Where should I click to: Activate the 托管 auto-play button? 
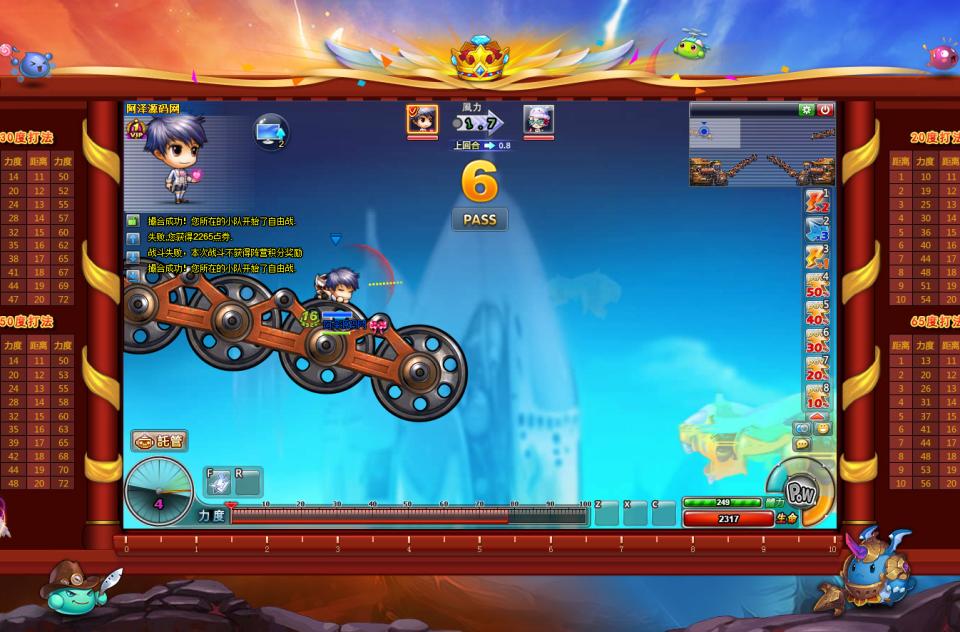point(159,440)
